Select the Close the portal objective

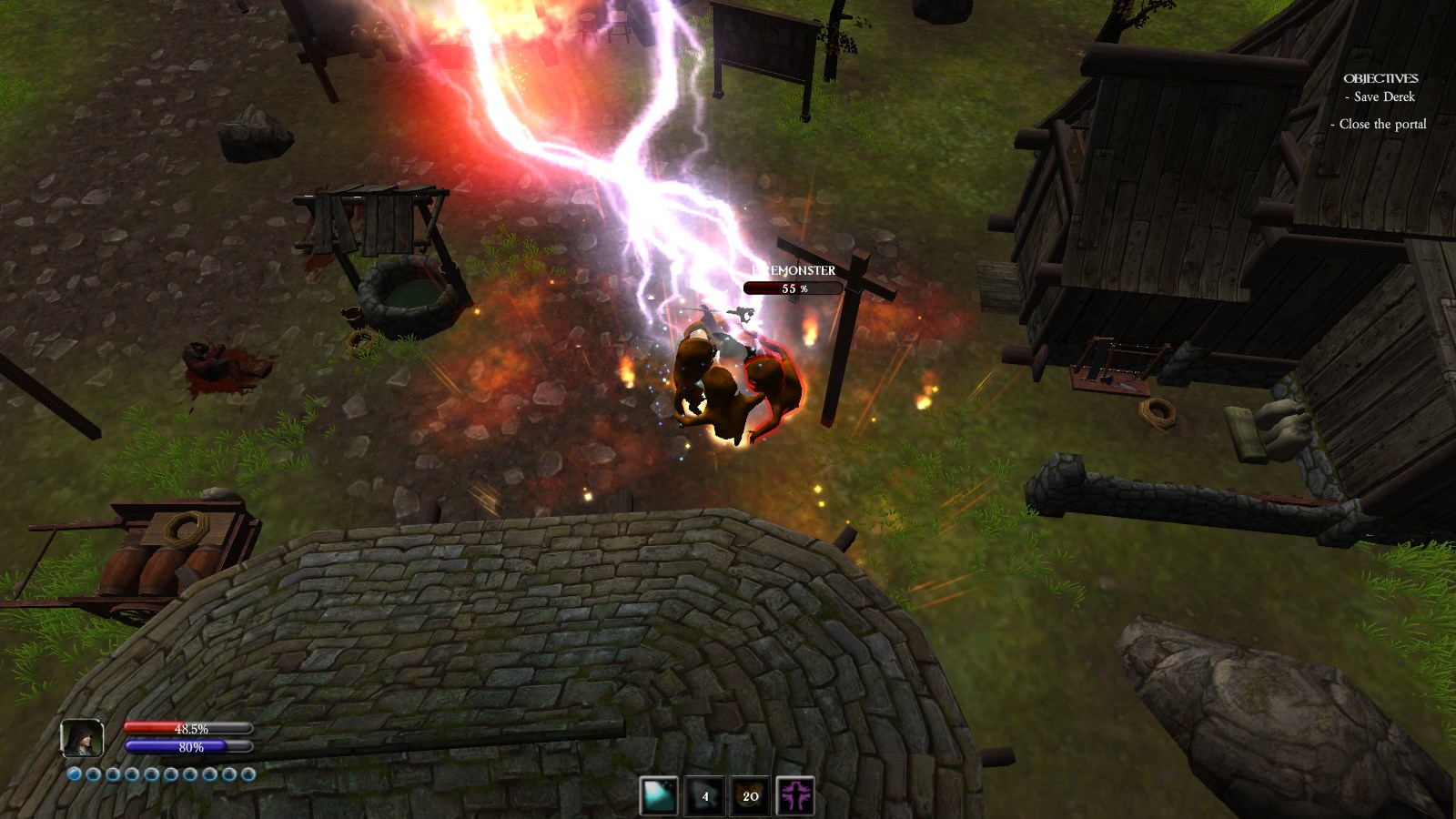click(x=1381, y=125)
